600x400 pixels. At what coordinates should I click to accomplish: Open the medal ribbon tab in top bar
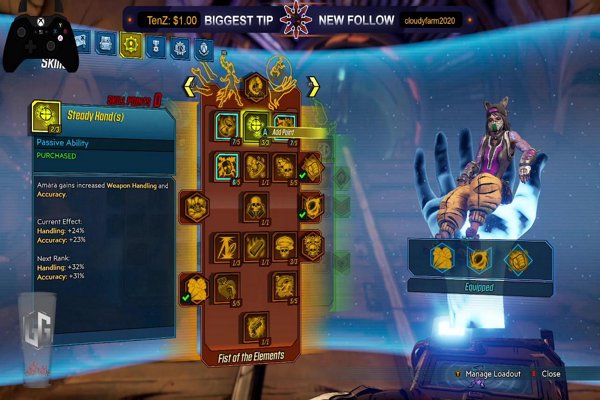pos(155,45)
